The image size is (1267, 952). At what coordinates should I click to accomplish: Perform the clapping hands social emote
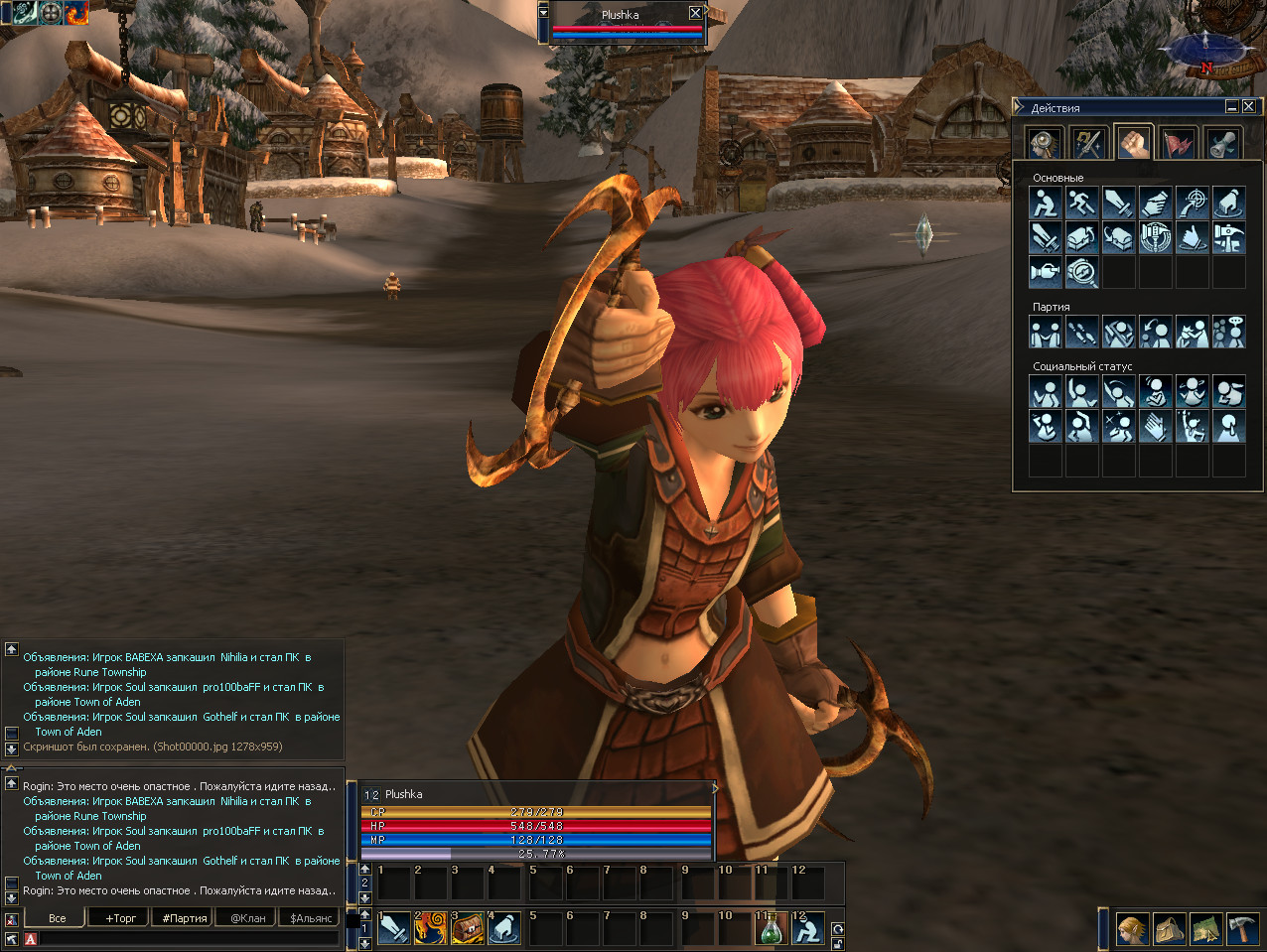[1155, 427]
